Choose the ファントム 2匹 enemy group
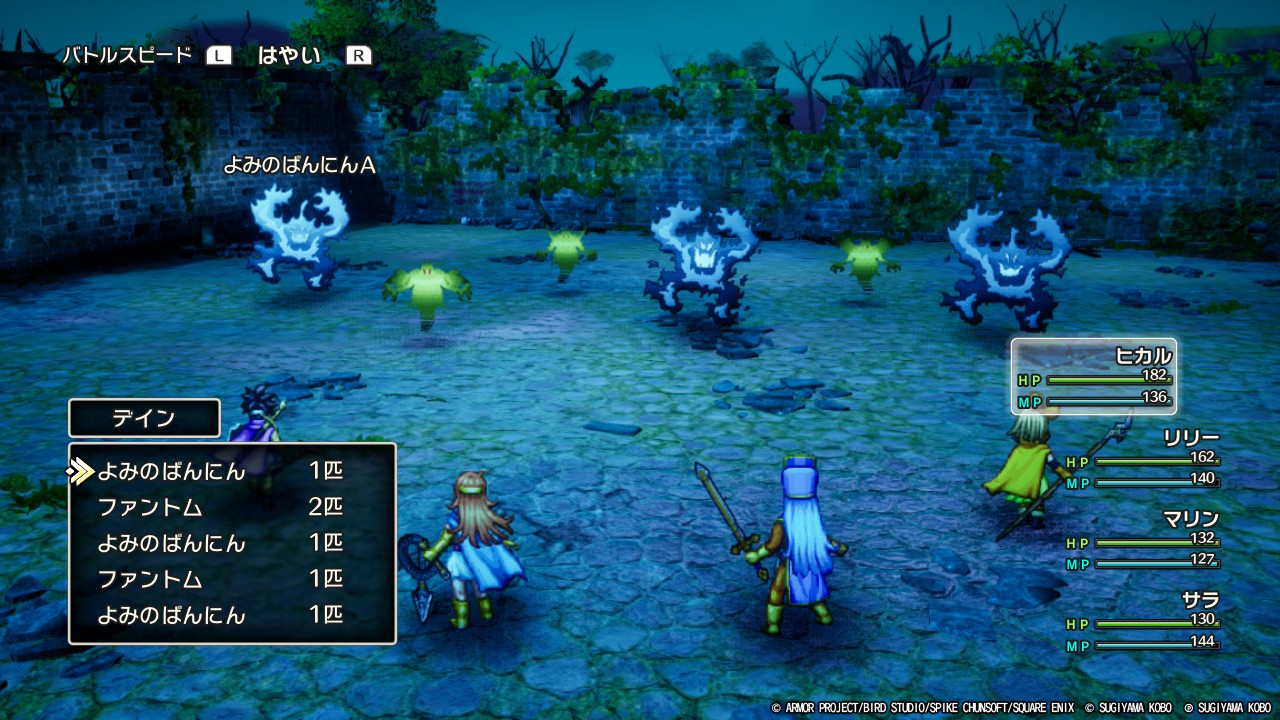This screenshot has width=1280, height=720. (220, 507)
